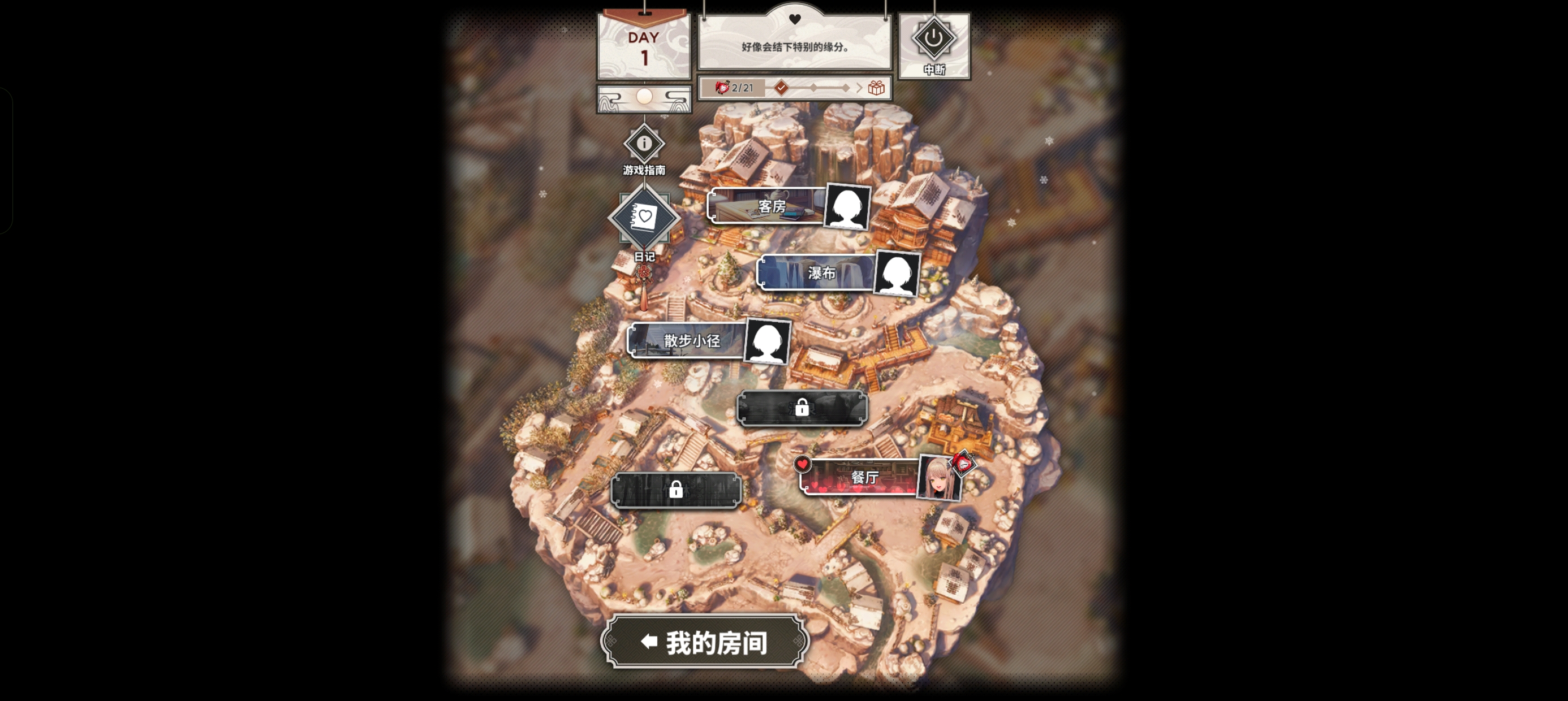The width and height of the screenshot is (1568, 701).
Task: Click the 中断 power icon to suspend
Action: tap(933, 39)
